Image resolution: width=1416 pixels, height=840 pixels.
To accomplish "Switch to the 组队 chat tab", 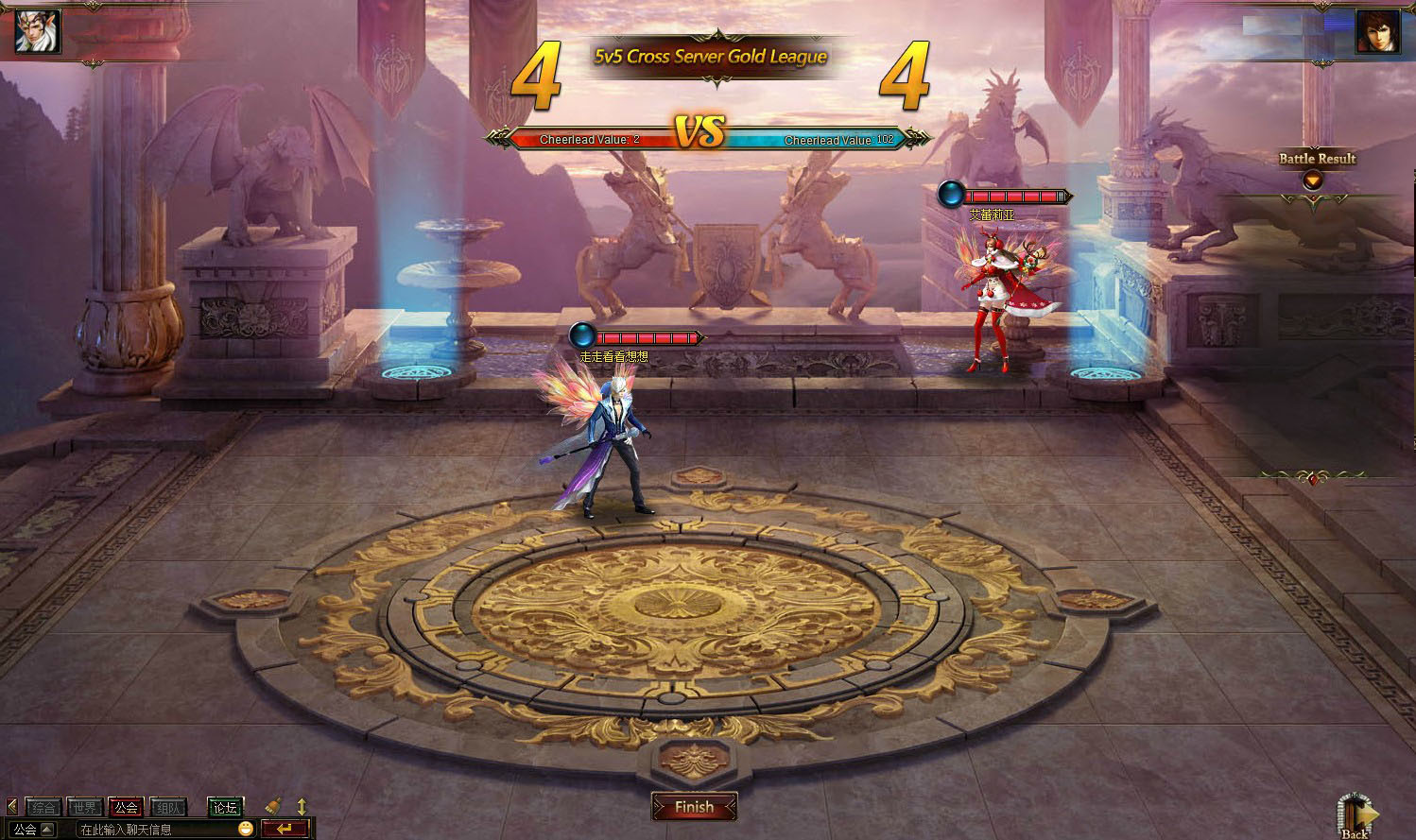I will pyautogui.click(x=169, y=808).
